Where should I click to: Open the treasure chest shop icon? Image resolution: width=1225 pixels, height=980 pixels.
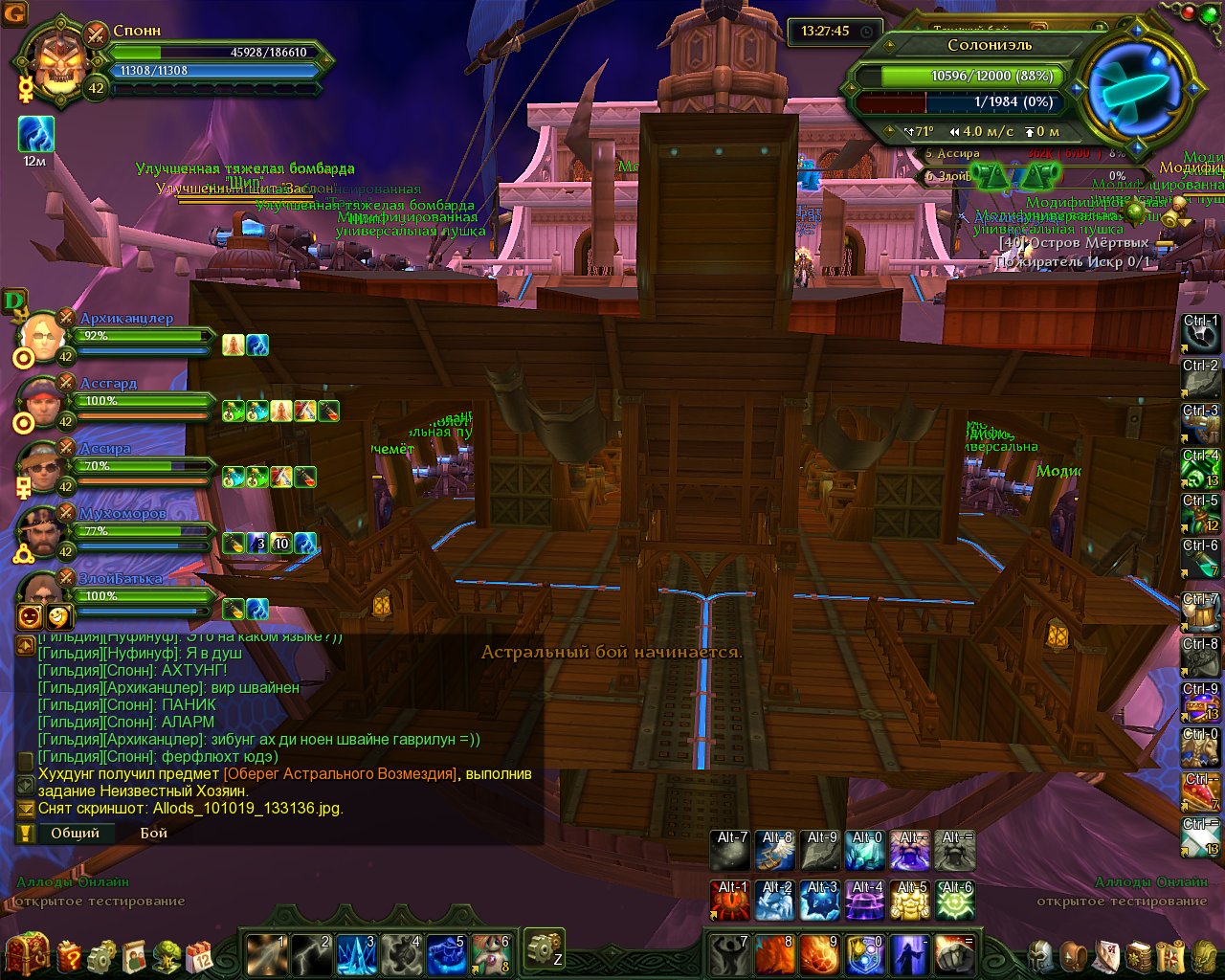pyautogui.click(x=27, y=953)
